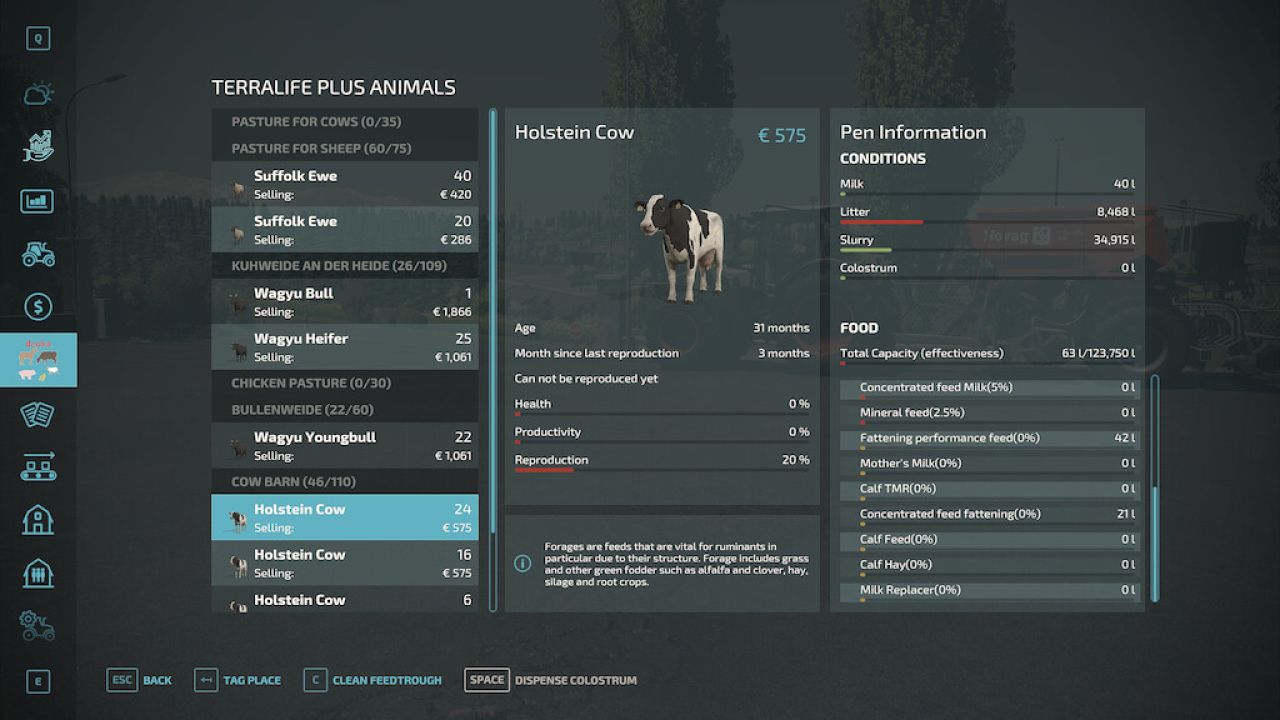The image size is (1280, 720).
Task: Open the vehicles tractor menu icon
Action: pos(38,254)
